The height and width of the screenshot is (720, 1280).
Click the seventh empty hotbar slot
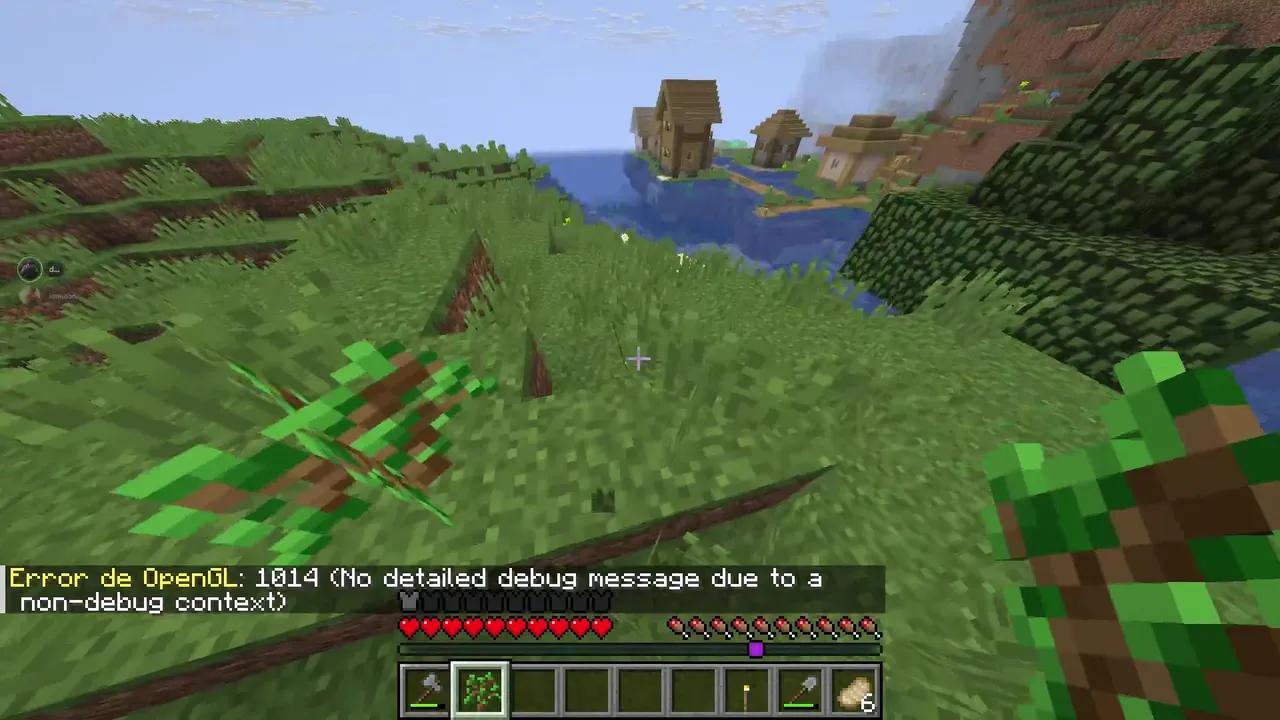pyautogui.click(x=693, y=690)
